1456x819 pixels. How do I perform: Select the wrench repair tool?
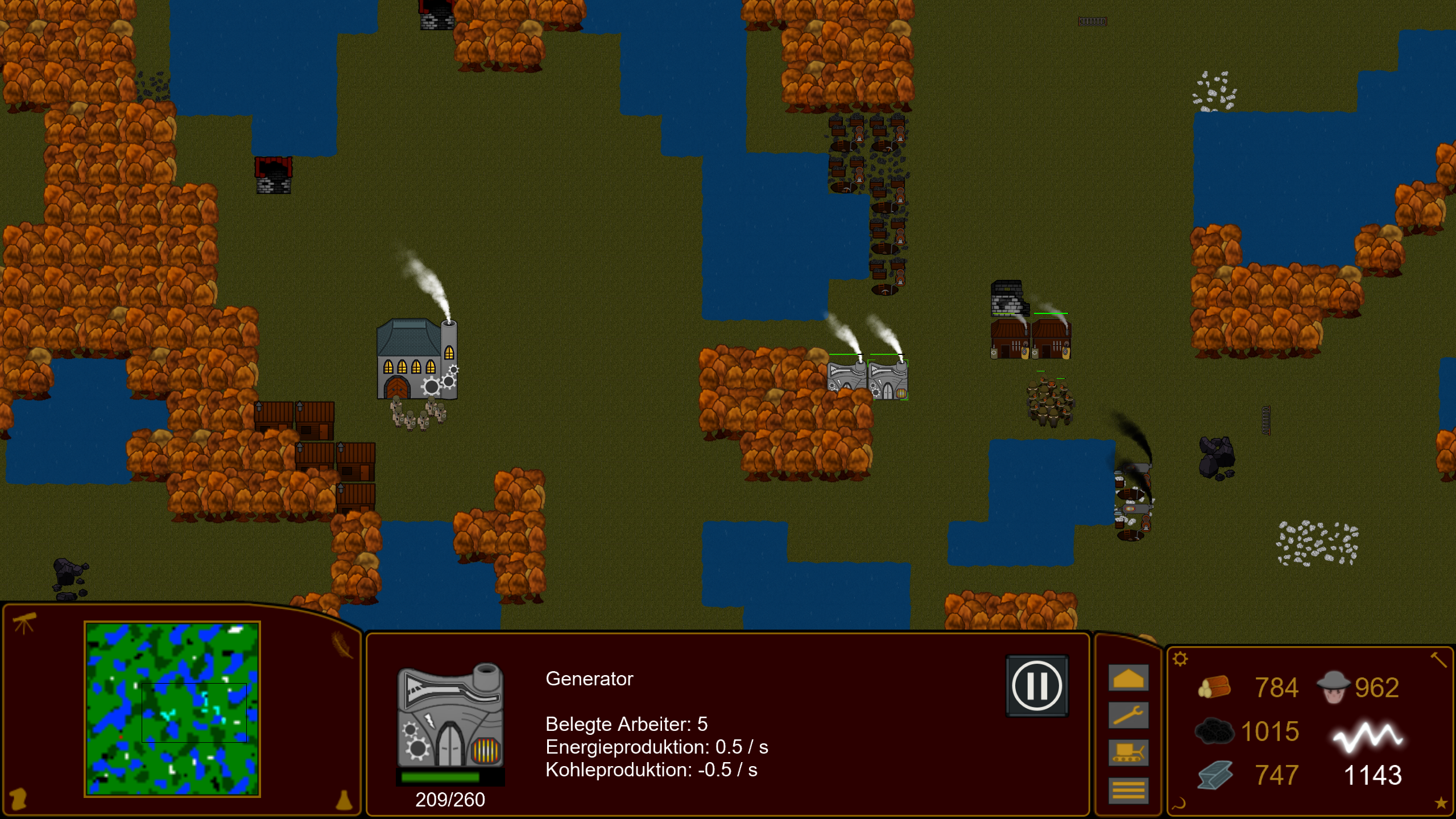tap(1128, 715)
